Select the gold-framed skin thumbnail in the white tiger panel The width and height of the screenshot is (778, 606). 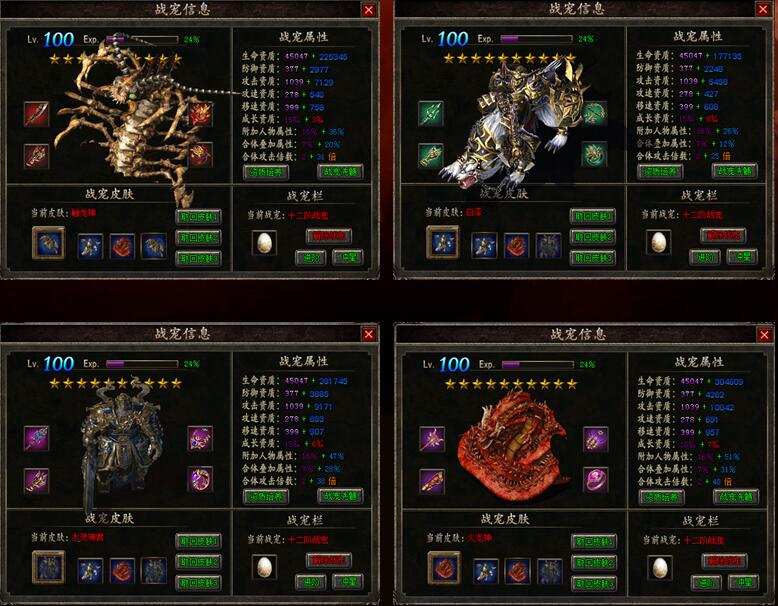[x=443, y=242]
